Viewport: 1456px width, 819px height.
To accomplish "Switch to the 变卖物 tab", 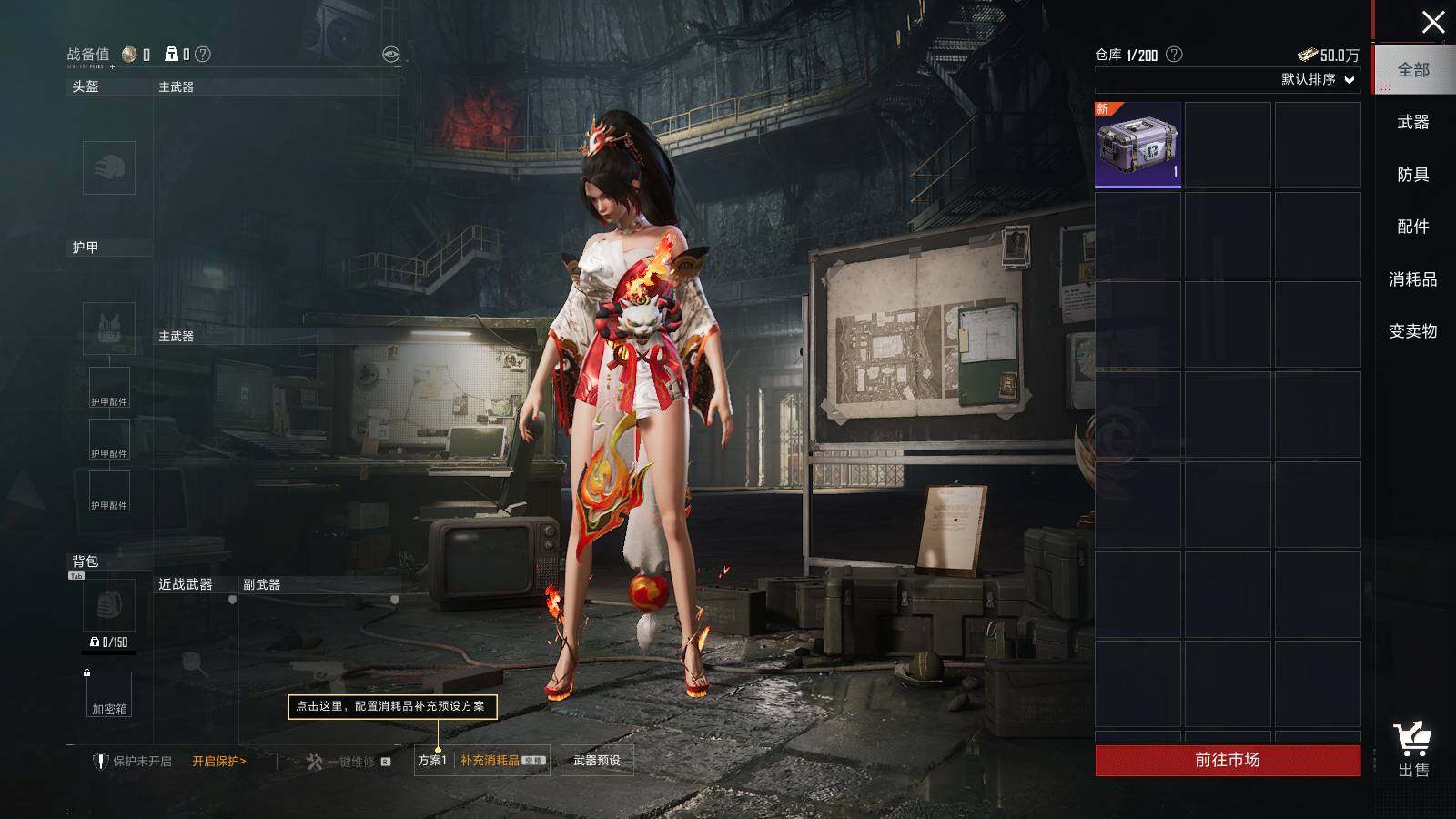I will tap(1412, 331).
